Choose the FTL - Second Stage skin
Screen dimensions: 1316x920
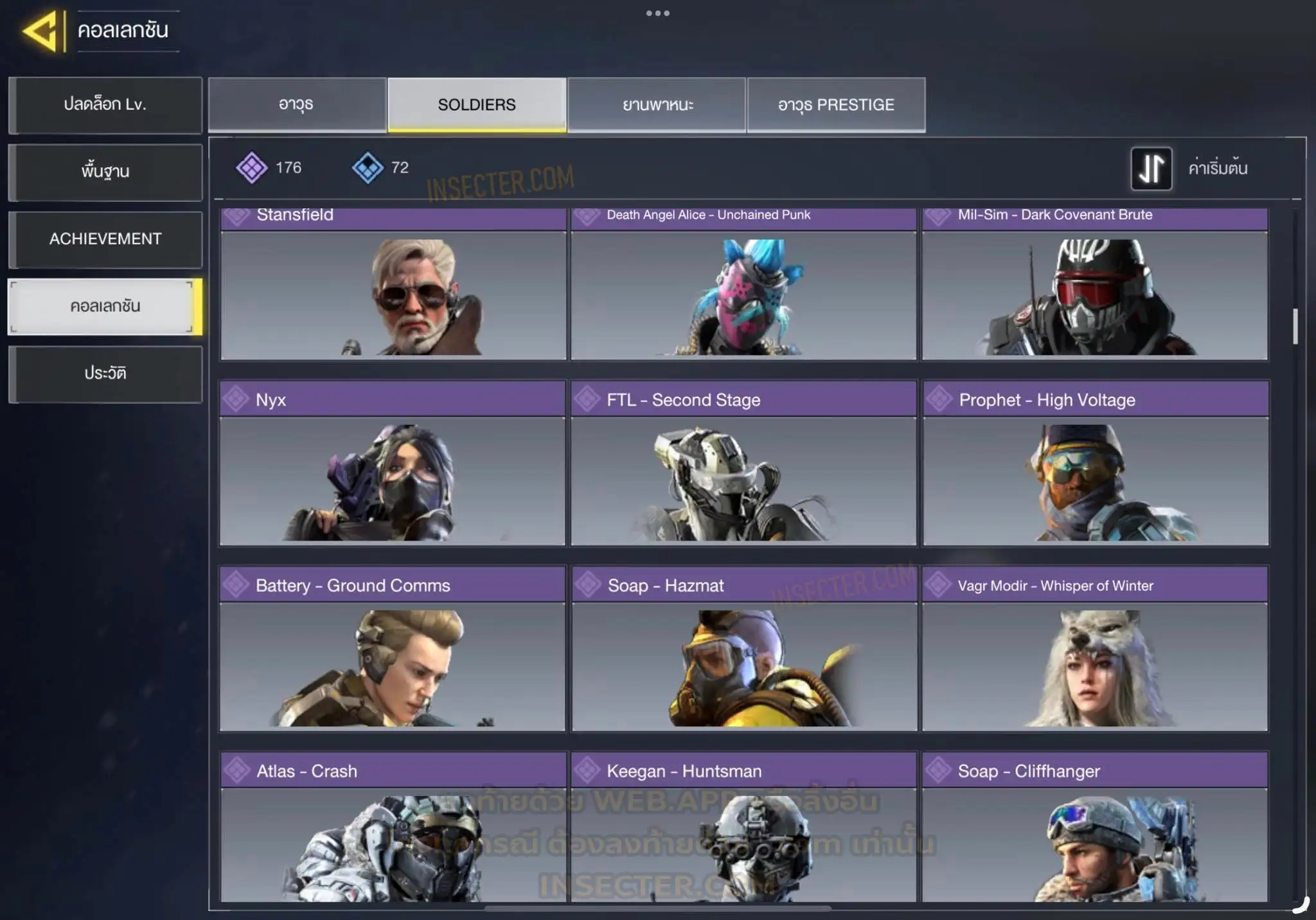click(x=743, y=469)
